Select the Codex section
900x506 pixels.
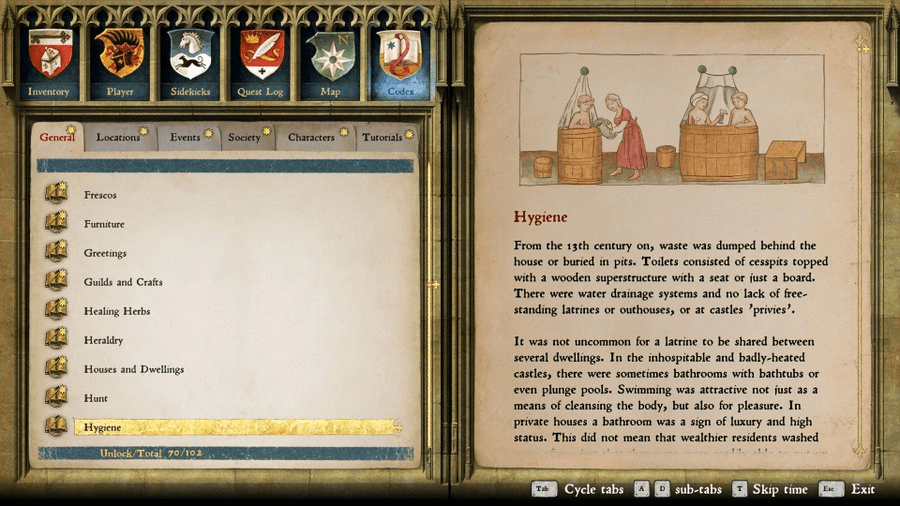coord(399,59)
